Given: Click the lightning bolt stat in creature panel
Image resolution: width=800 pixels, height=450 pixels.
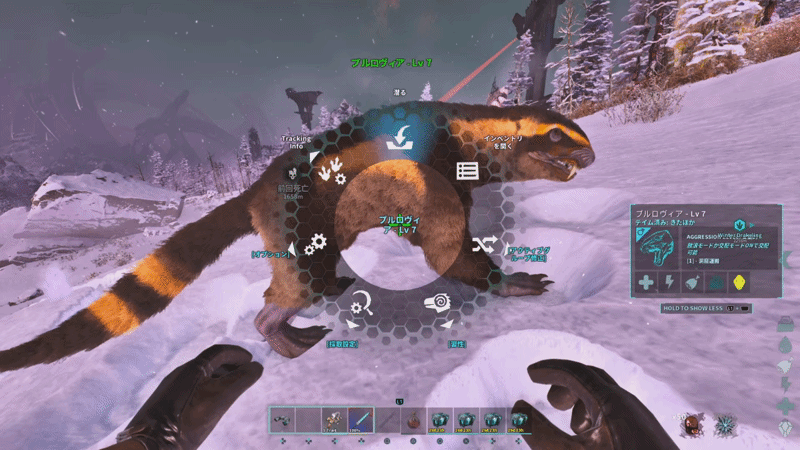Looking at the screenshot, I should coord(670,283).
